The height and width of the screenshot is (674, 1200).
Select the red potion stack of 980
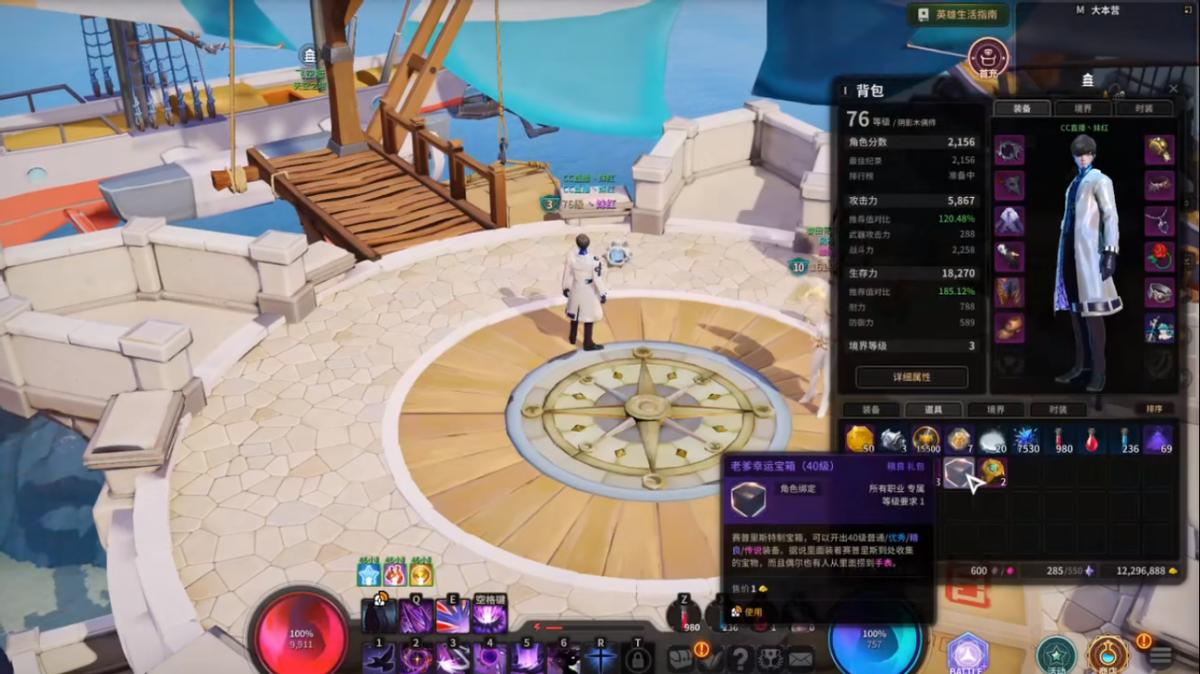(1061, 439)
